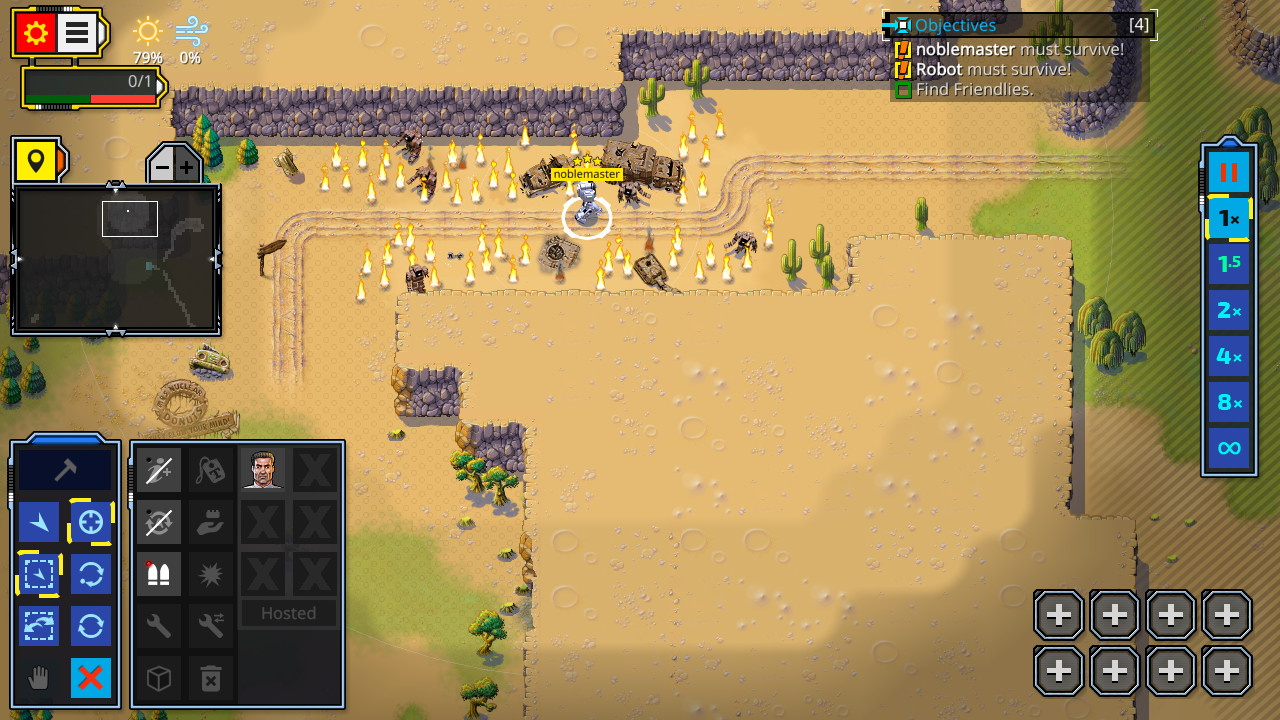
Task: Open the yellow gear settings icon
Action: tap(37, 31)
